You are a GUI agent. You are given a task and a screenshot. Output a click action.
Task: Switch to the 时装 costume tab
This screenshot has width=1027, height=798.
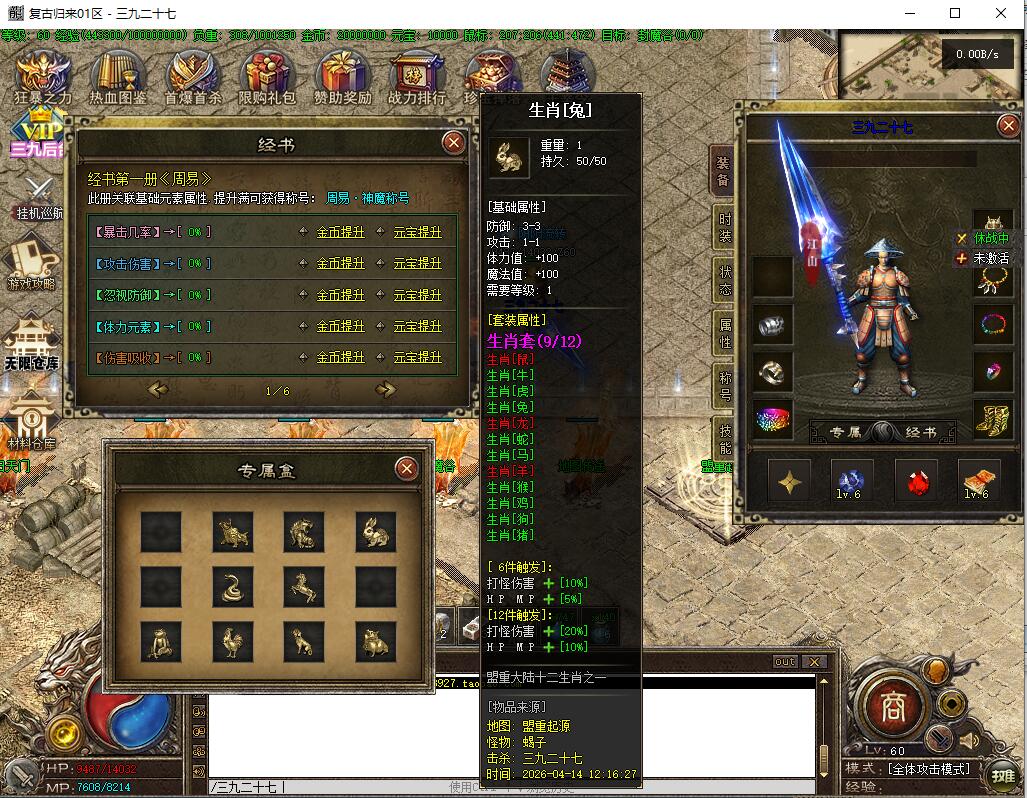[x=724, y=228]
